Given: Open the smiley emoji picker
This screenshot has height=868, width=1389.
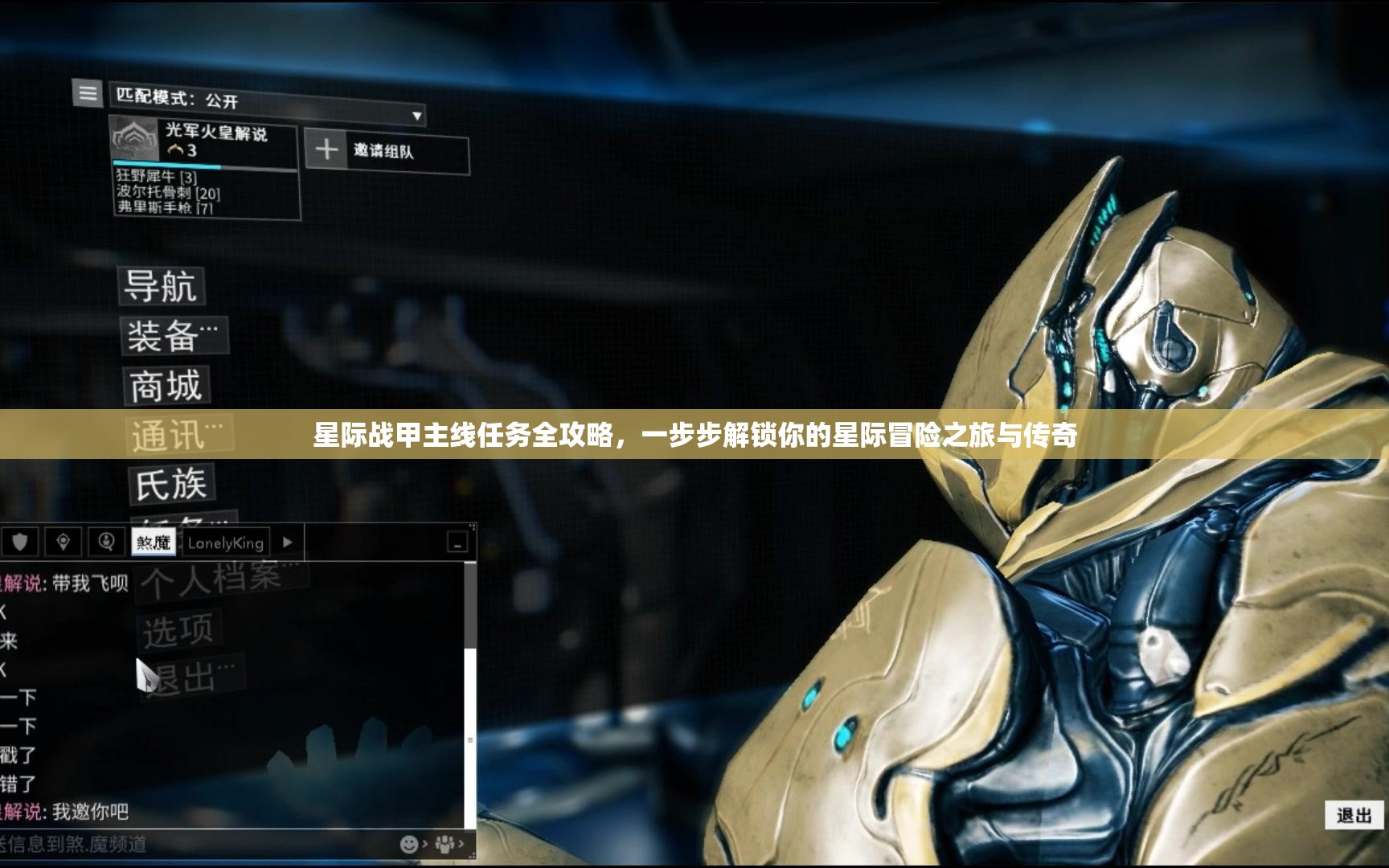Looking at the screenshot, I should tap(409, 844).
